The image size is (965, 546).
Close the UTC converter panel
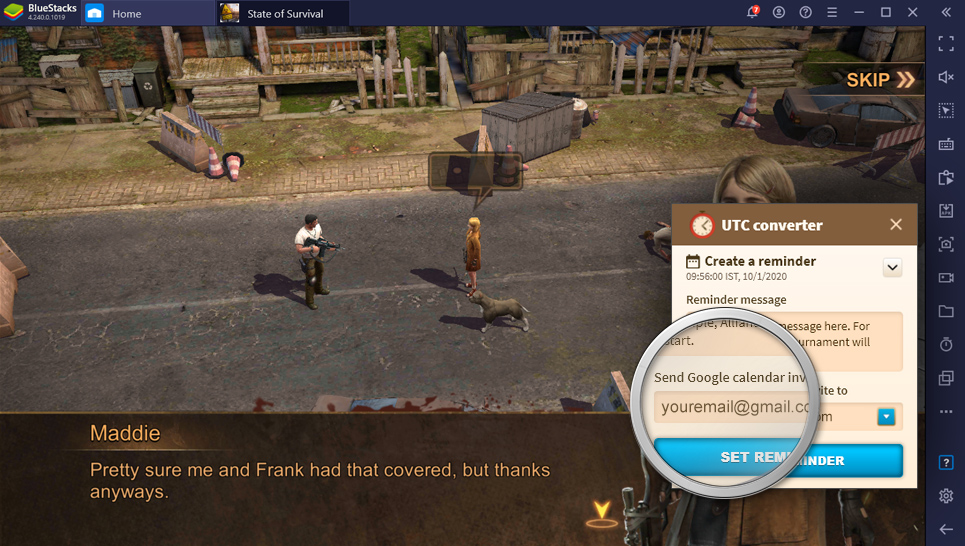pyautogui.click(x=896, y=225)
